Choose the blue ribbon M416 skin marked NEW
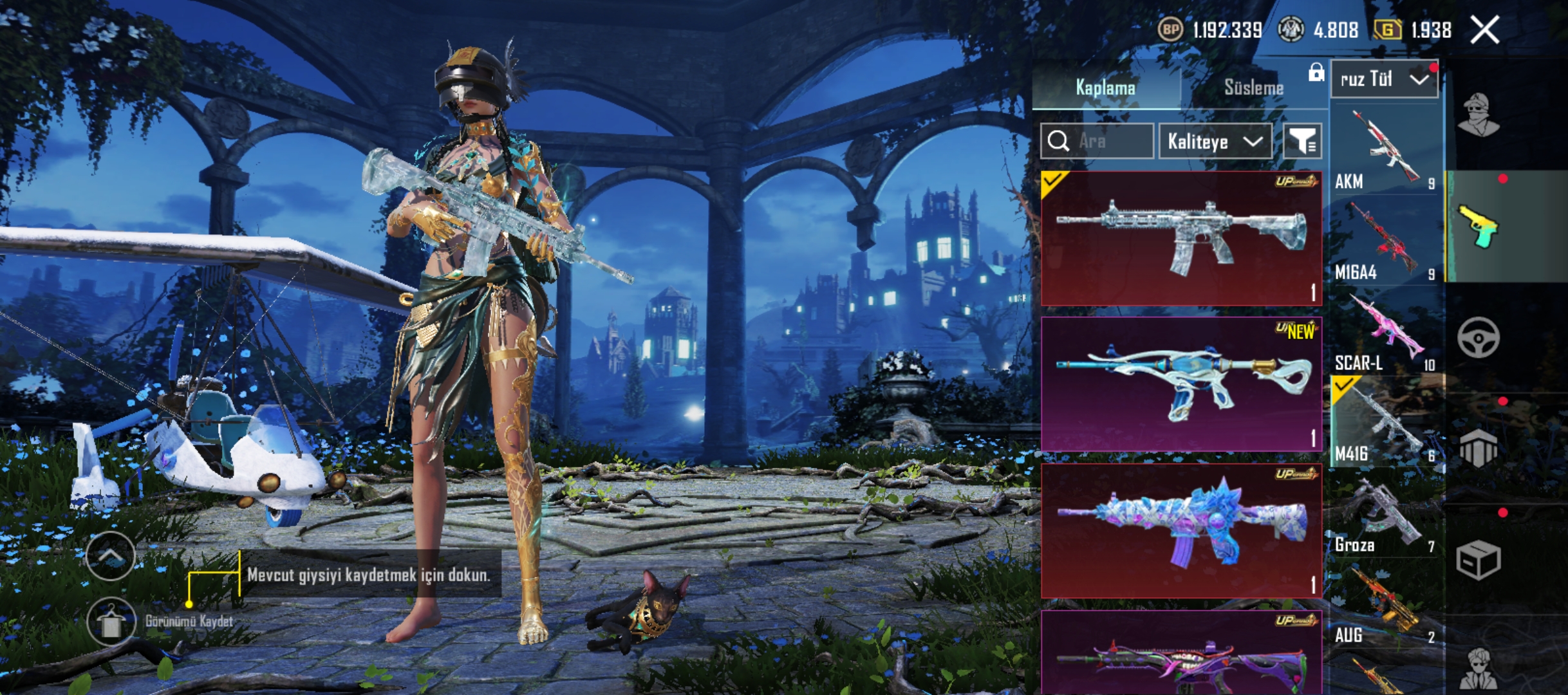 click(x=1181, y=384)
